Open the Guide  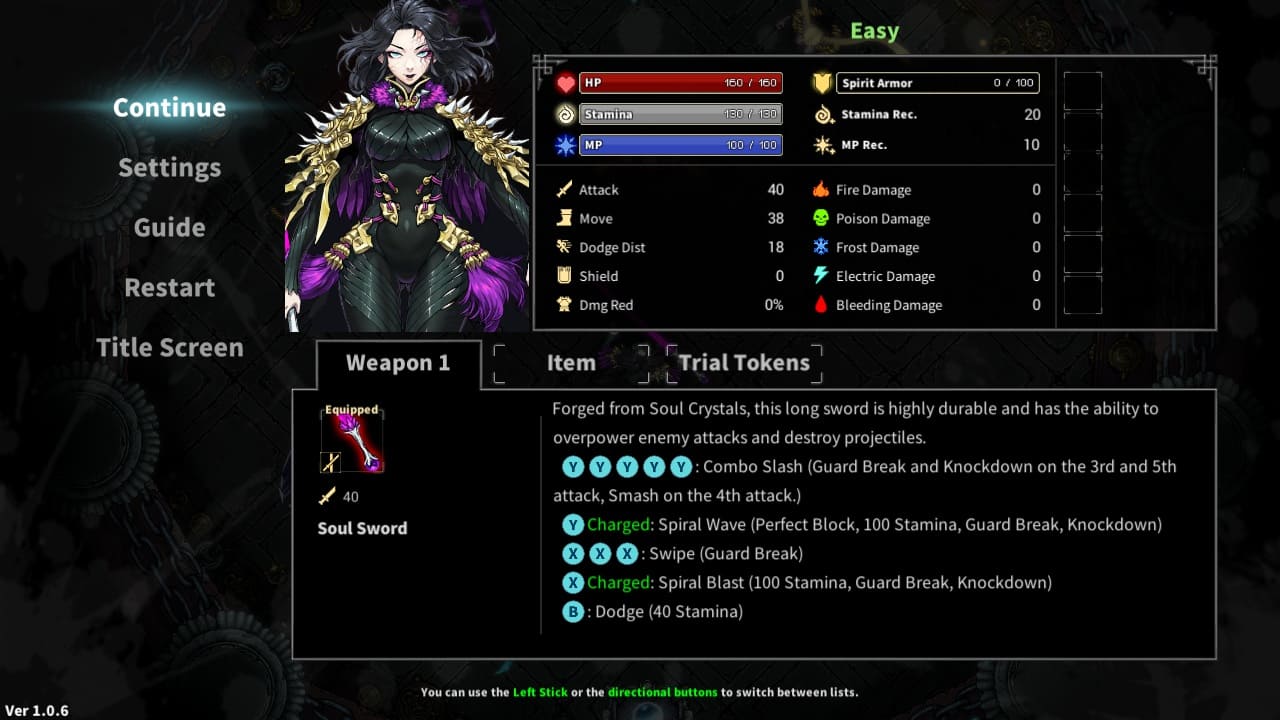point(168,227)
